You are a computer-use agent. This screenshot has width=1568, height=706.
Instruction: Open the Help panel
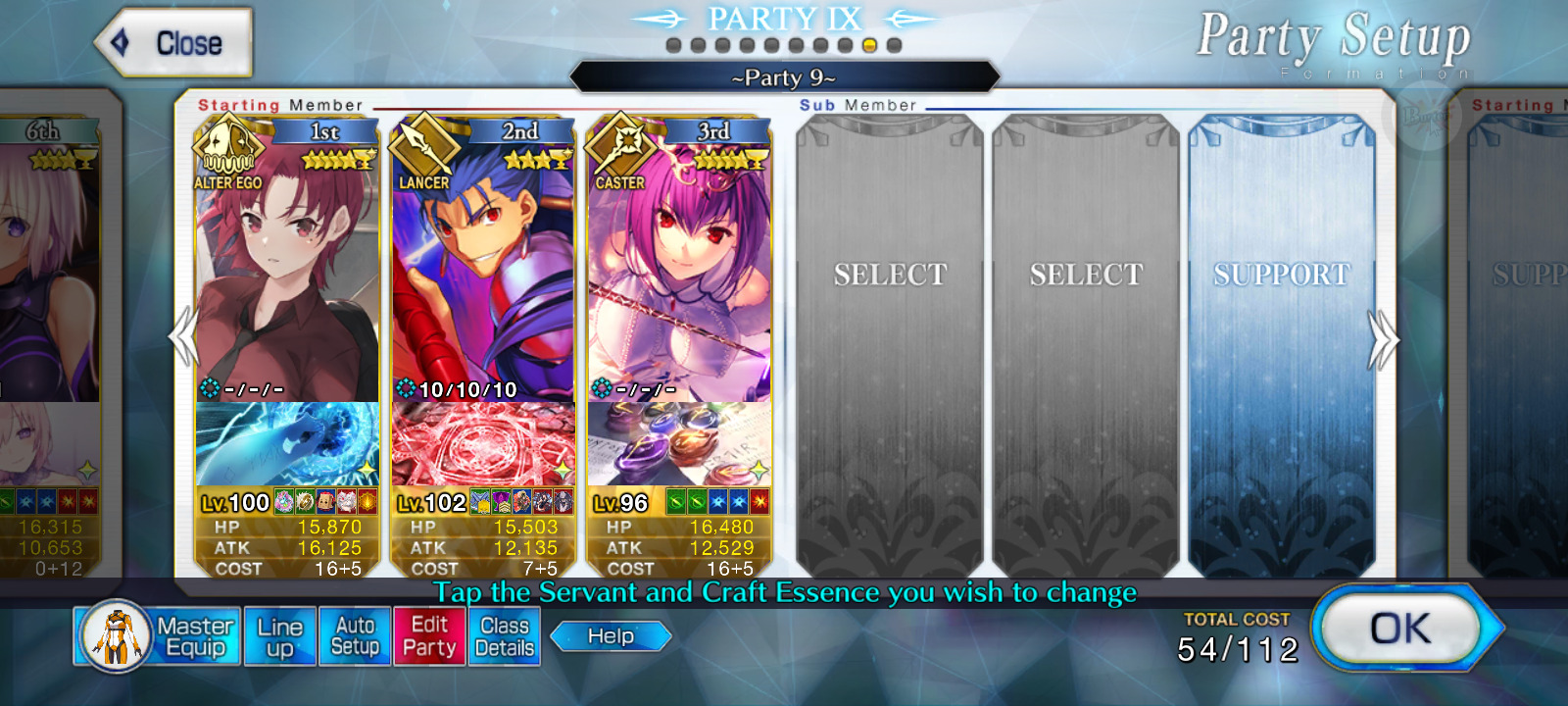(x=611, y=636)
